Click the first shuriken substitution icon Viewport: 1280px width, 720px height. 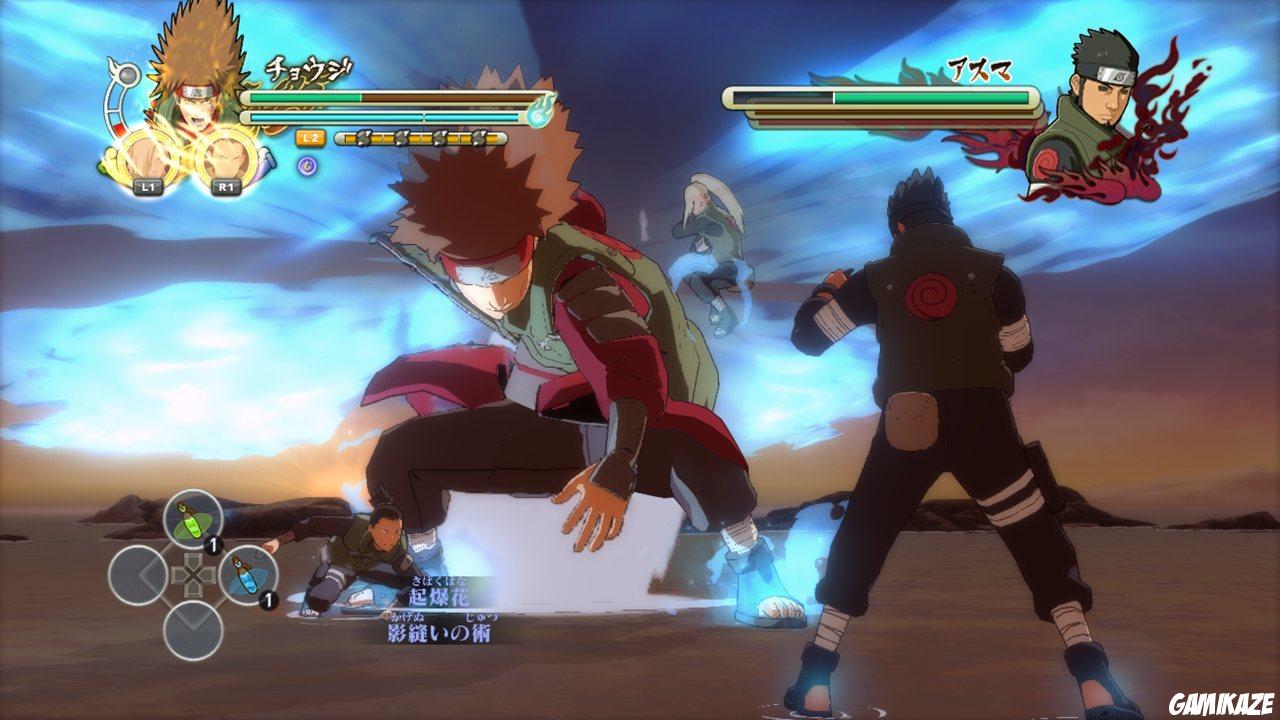[362, 137]
